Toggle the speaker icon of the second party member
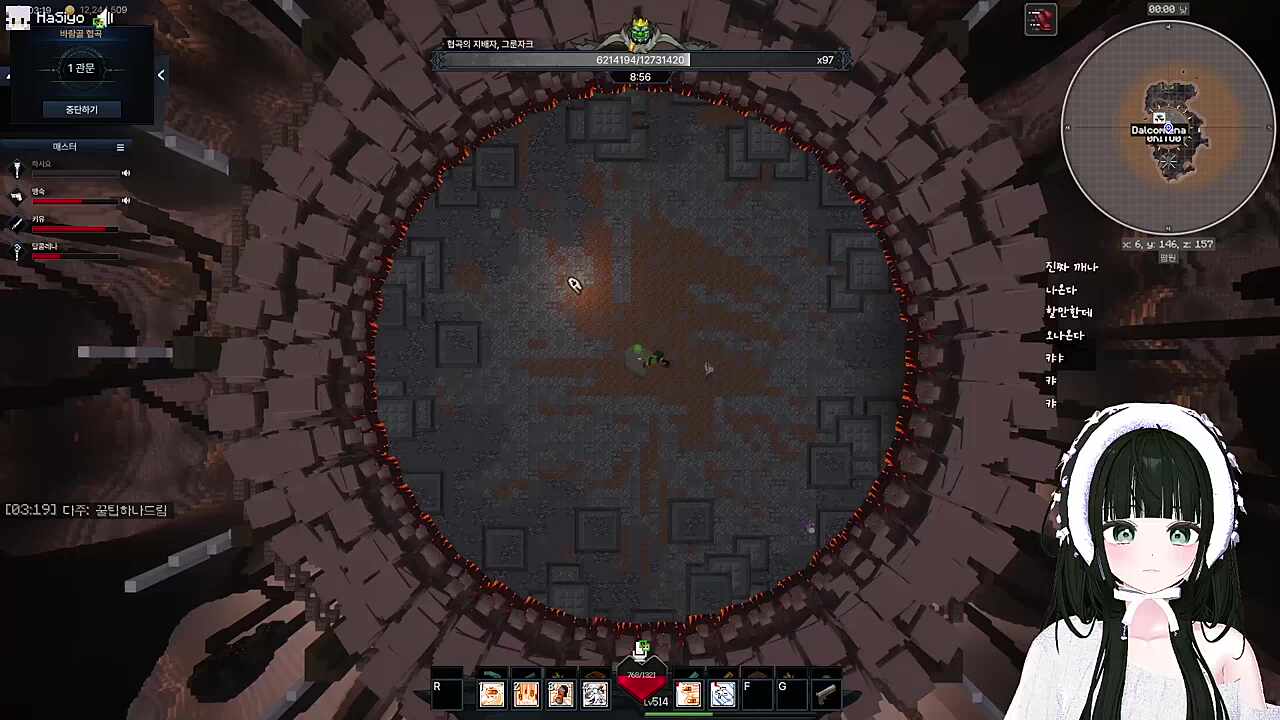Image resolution: width=1280 pixels, height=720 pixels. (126, 200)
